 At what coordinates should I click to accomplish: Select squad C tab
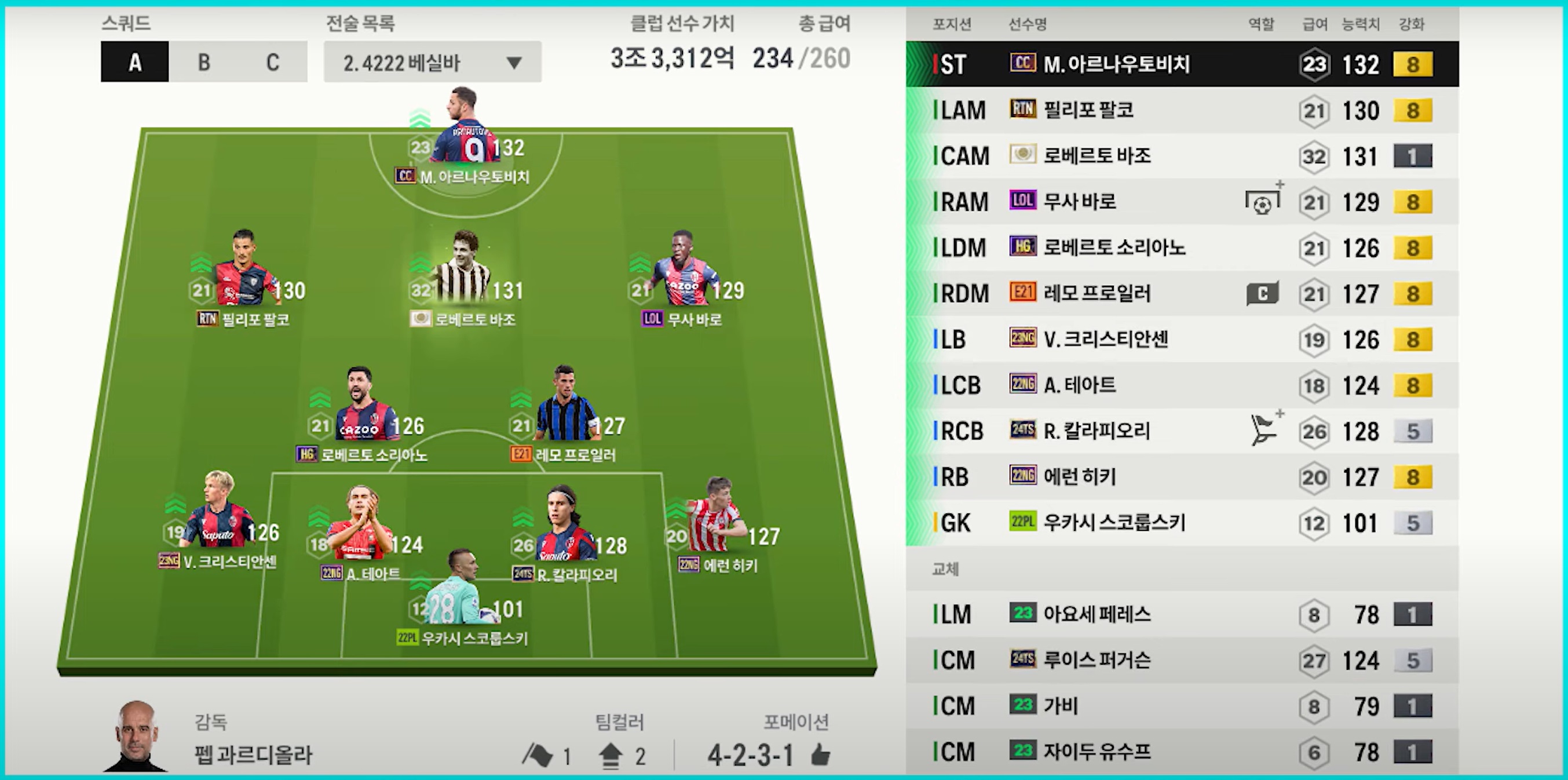272,62
